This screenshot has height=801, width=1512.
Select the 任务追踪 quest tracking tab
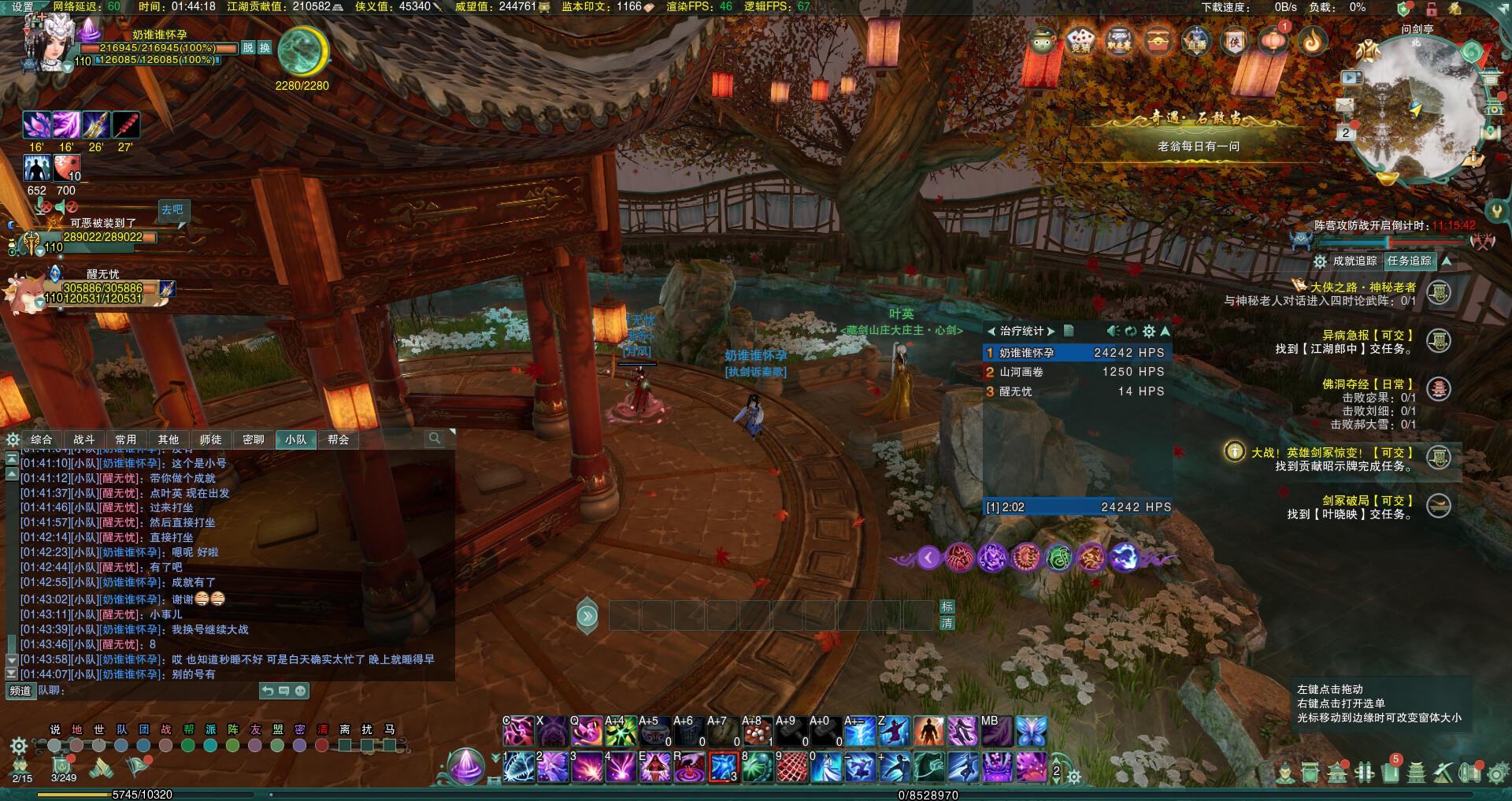(1410, 261)
